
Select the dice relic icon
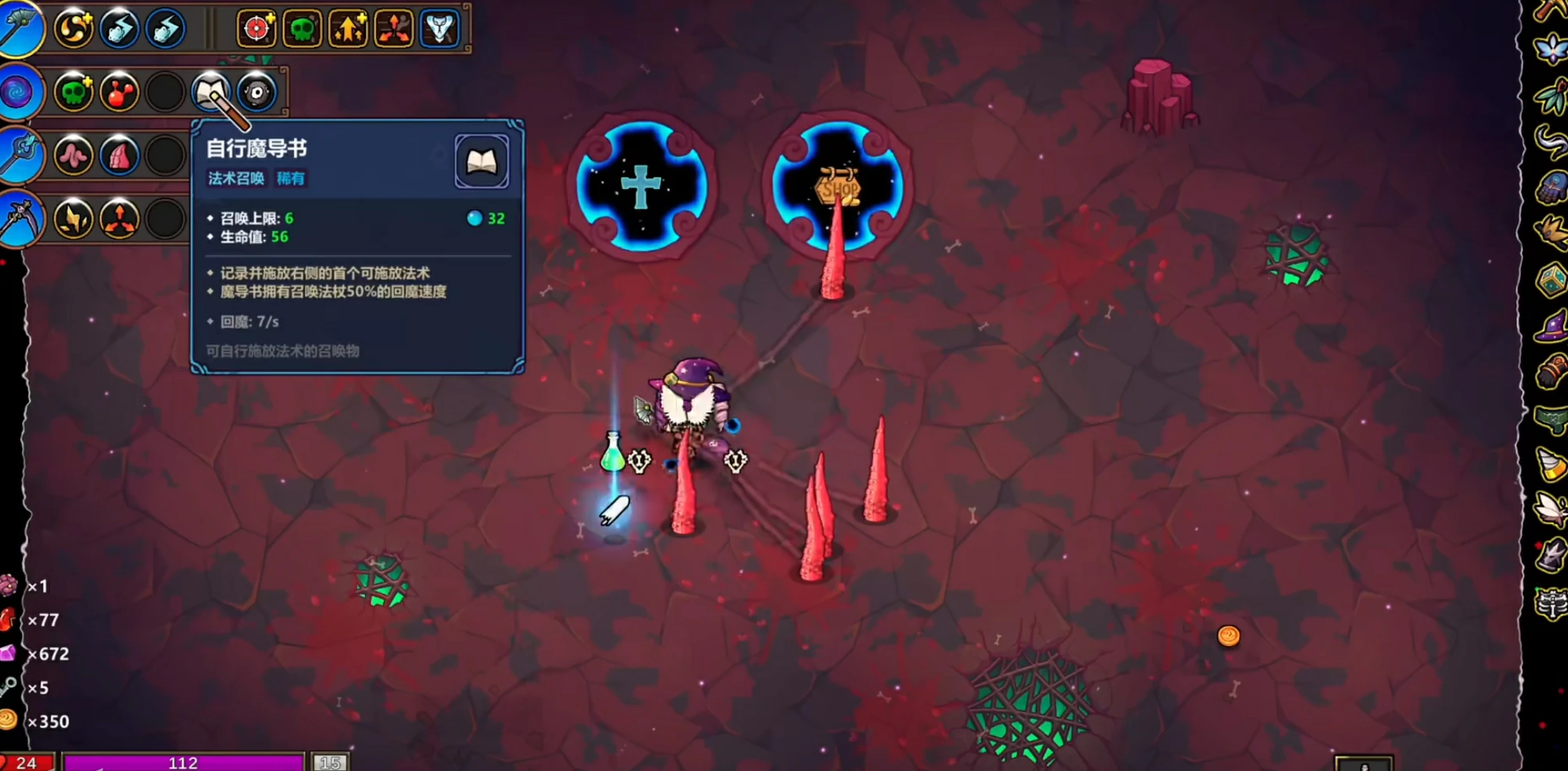click(x=1551, y=279)
